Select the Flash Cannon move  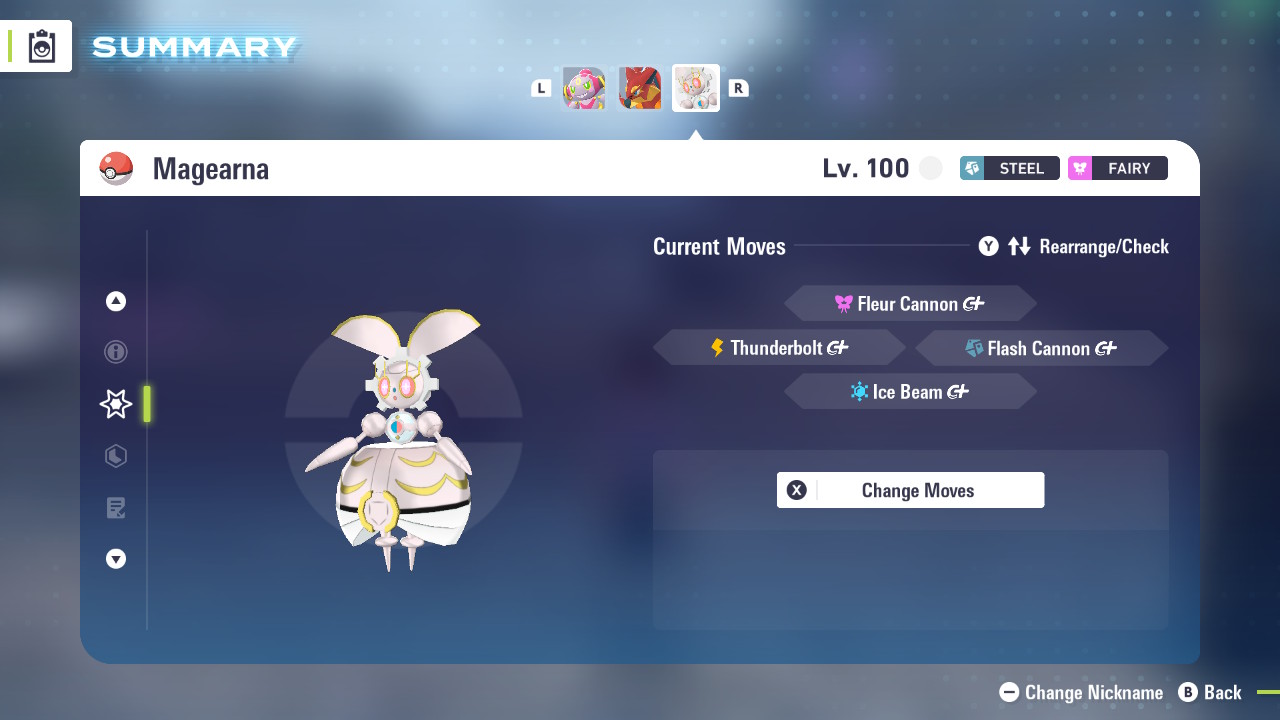coord(1041,347)
